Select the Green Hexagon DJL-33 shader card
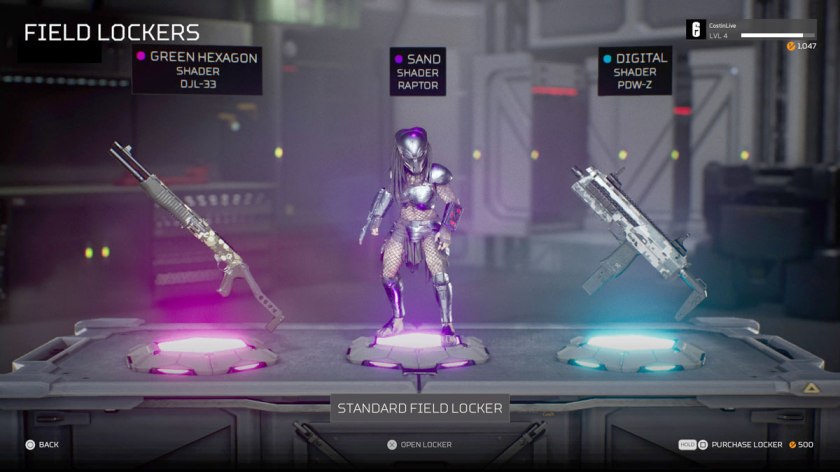The width and height of the screenshot is (840, 472). tap(197, 70)
